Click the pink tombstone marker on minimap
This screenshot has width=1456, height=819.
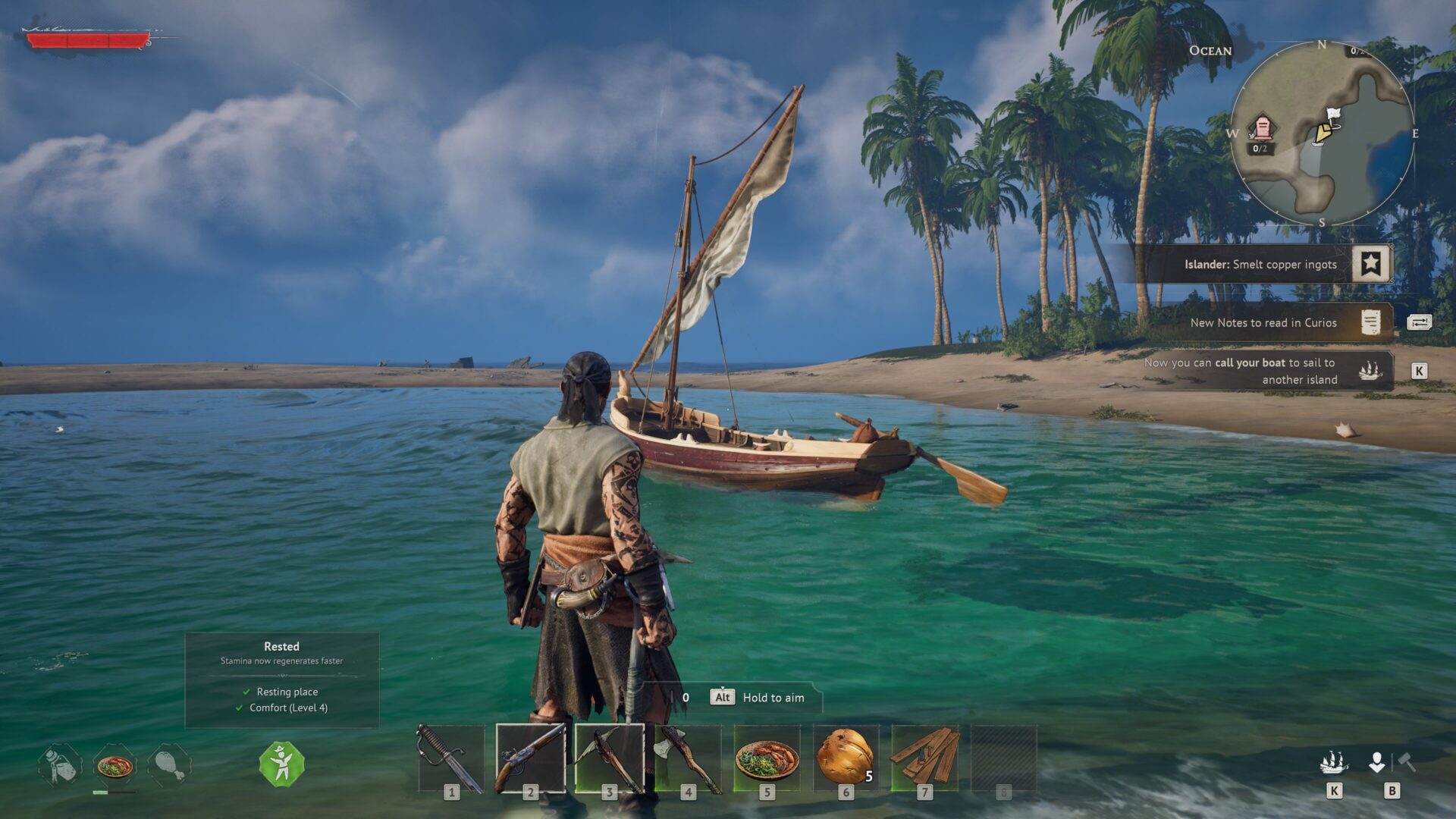[1262, 129]
